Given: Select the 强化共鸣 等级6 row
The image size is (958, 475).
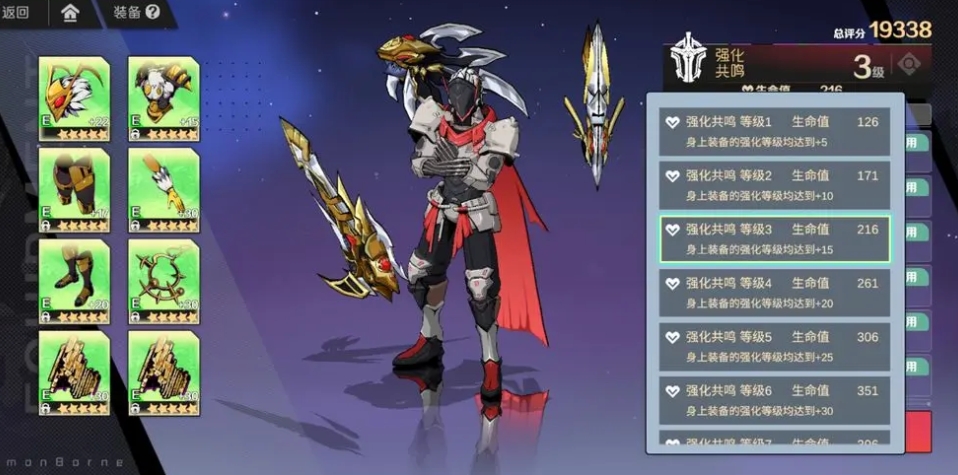Looking at the screenshot, I should pyautogui.click(x=775, y=400).
